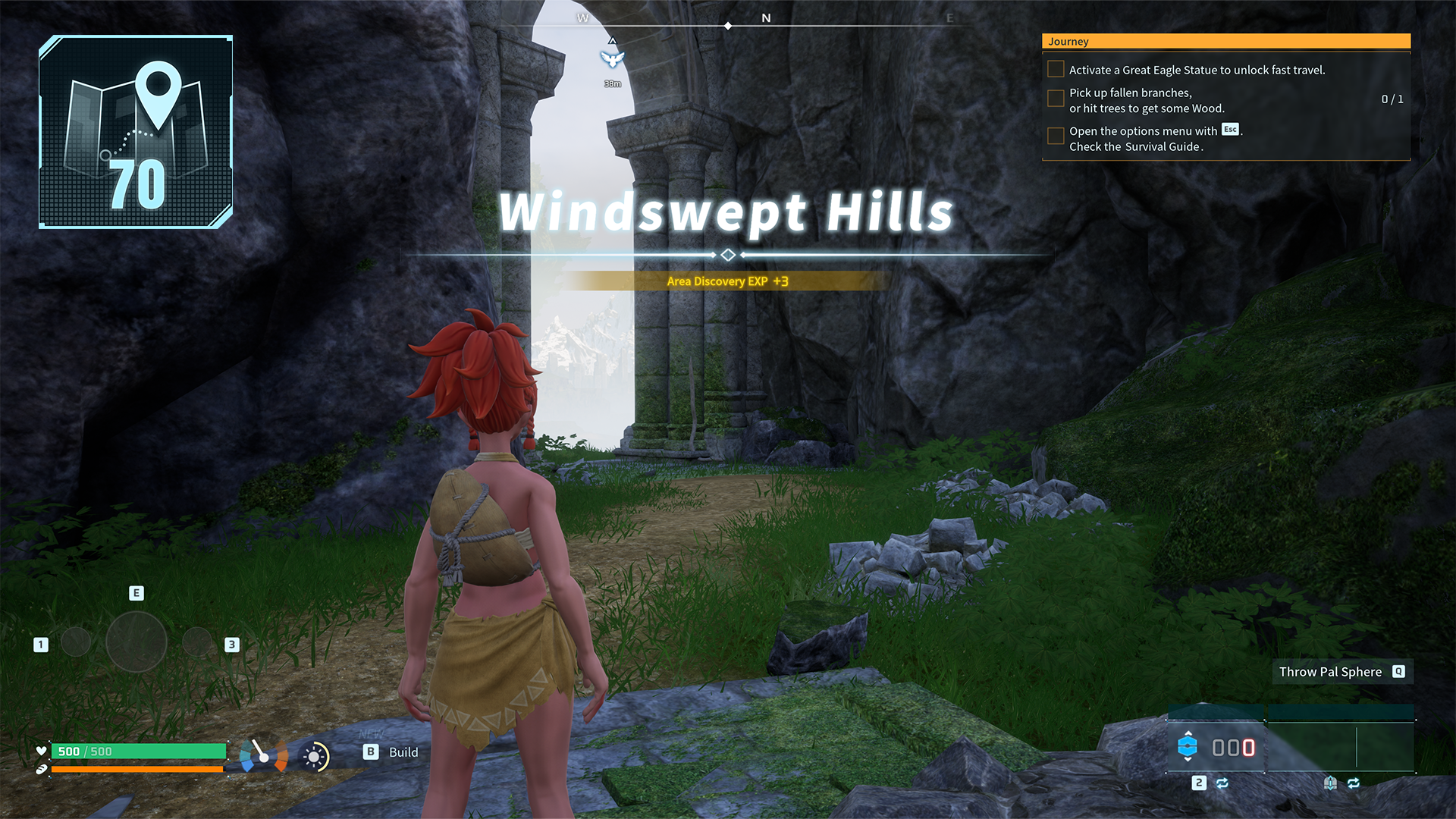Image resolution: width=1456 pixels, height=819 pixels.
Task: Tick the Survival Guide objective checkbox
Action: coord(1055,136)
